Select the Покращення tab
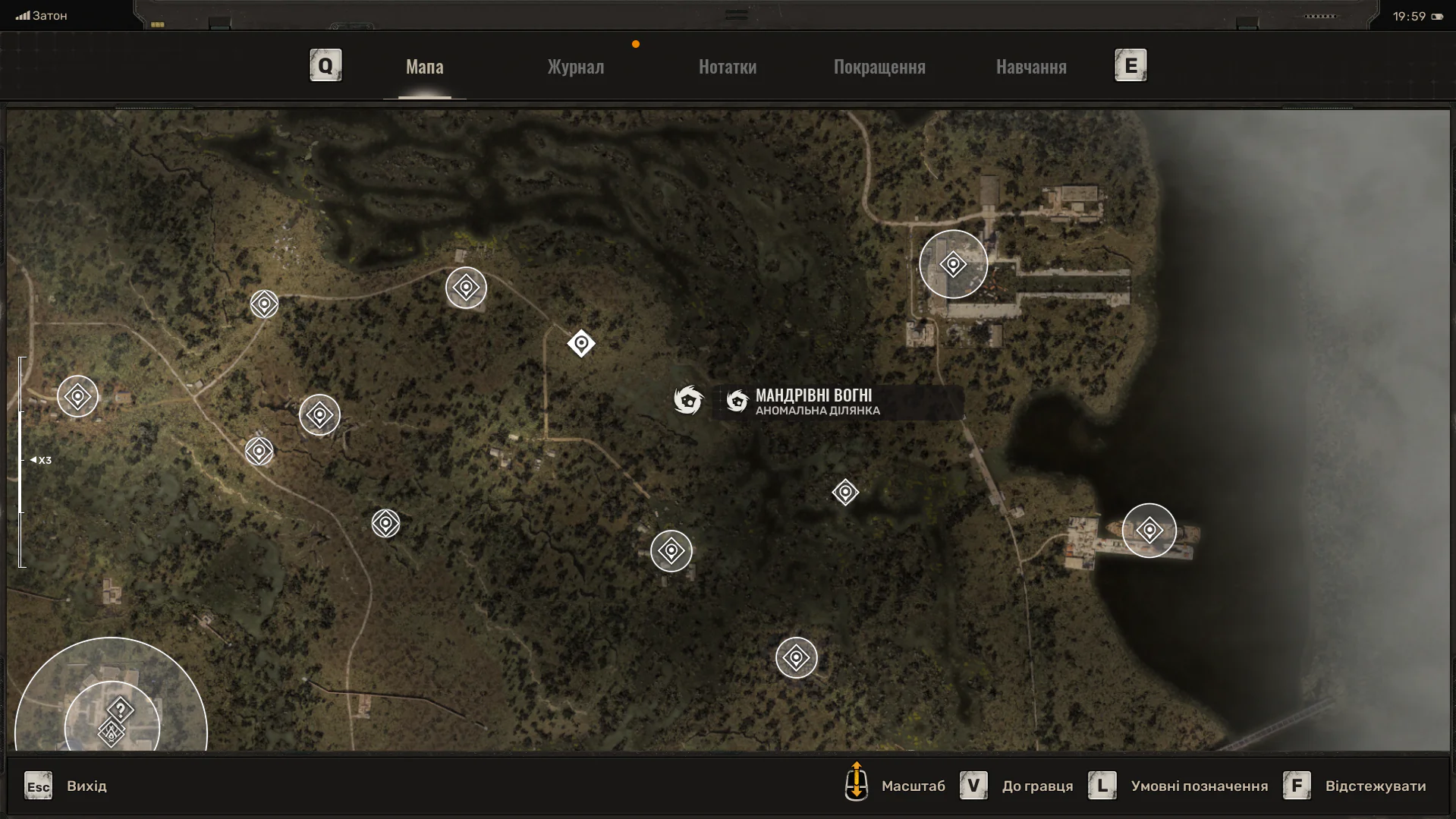This screenshot has height=819, width=1456. click(x=879, y=67)
